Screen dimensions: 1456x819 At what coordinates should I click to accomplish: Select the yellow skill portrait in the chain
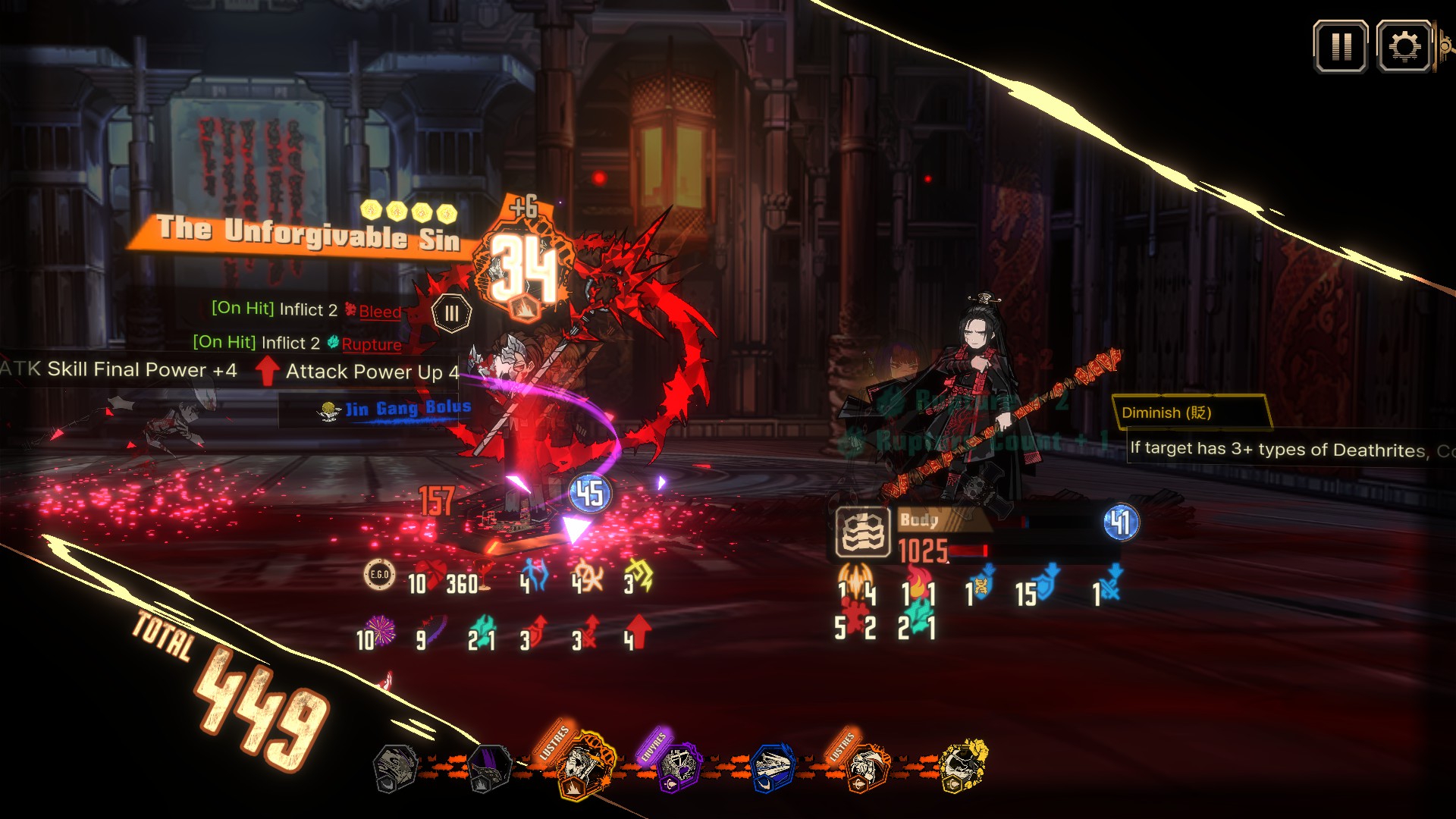tap(962, 766)
